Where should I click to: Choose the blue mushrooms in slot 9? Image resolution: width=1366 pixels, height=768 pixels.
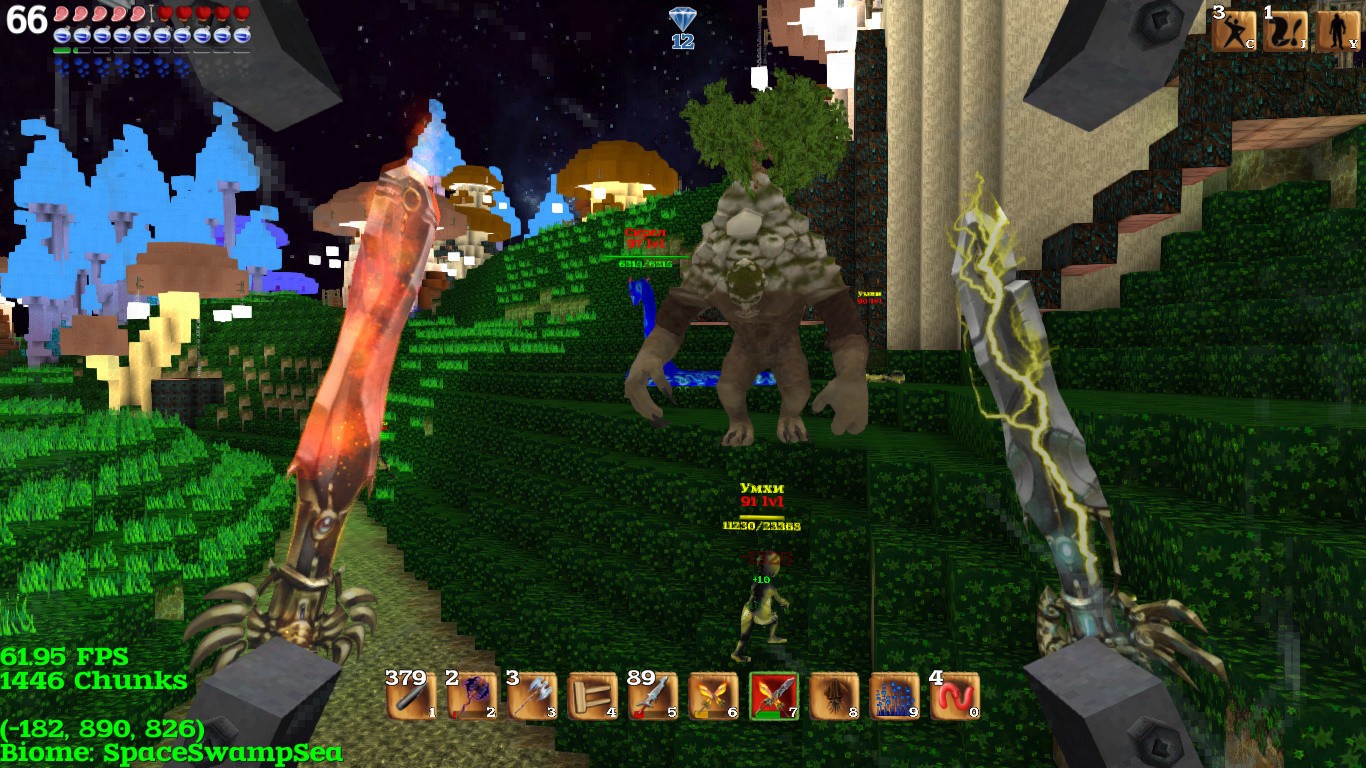895,696
